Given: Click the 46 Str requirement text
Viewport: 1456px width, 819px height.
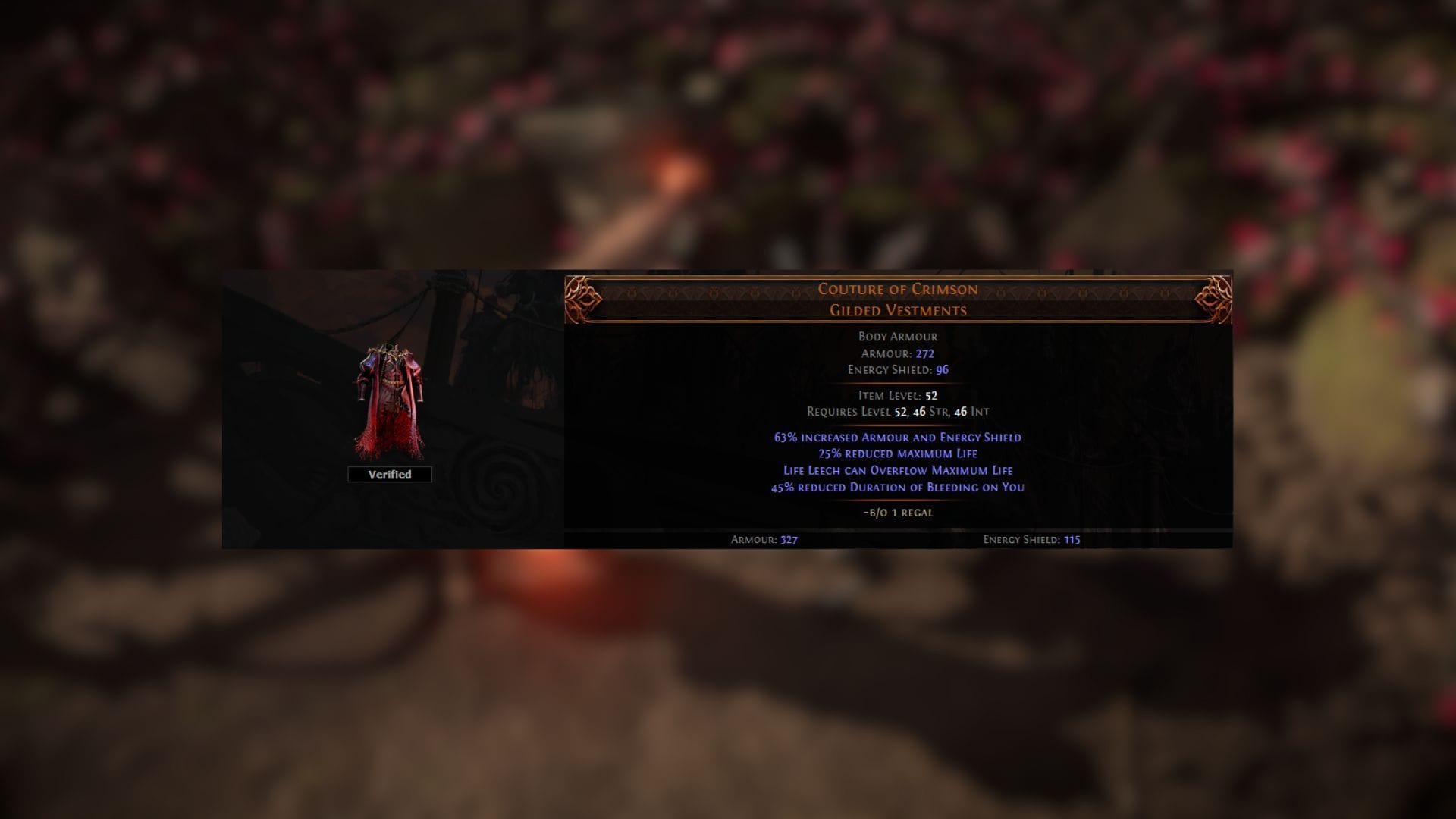Looking at the screenshot, I should pos(929,412).
